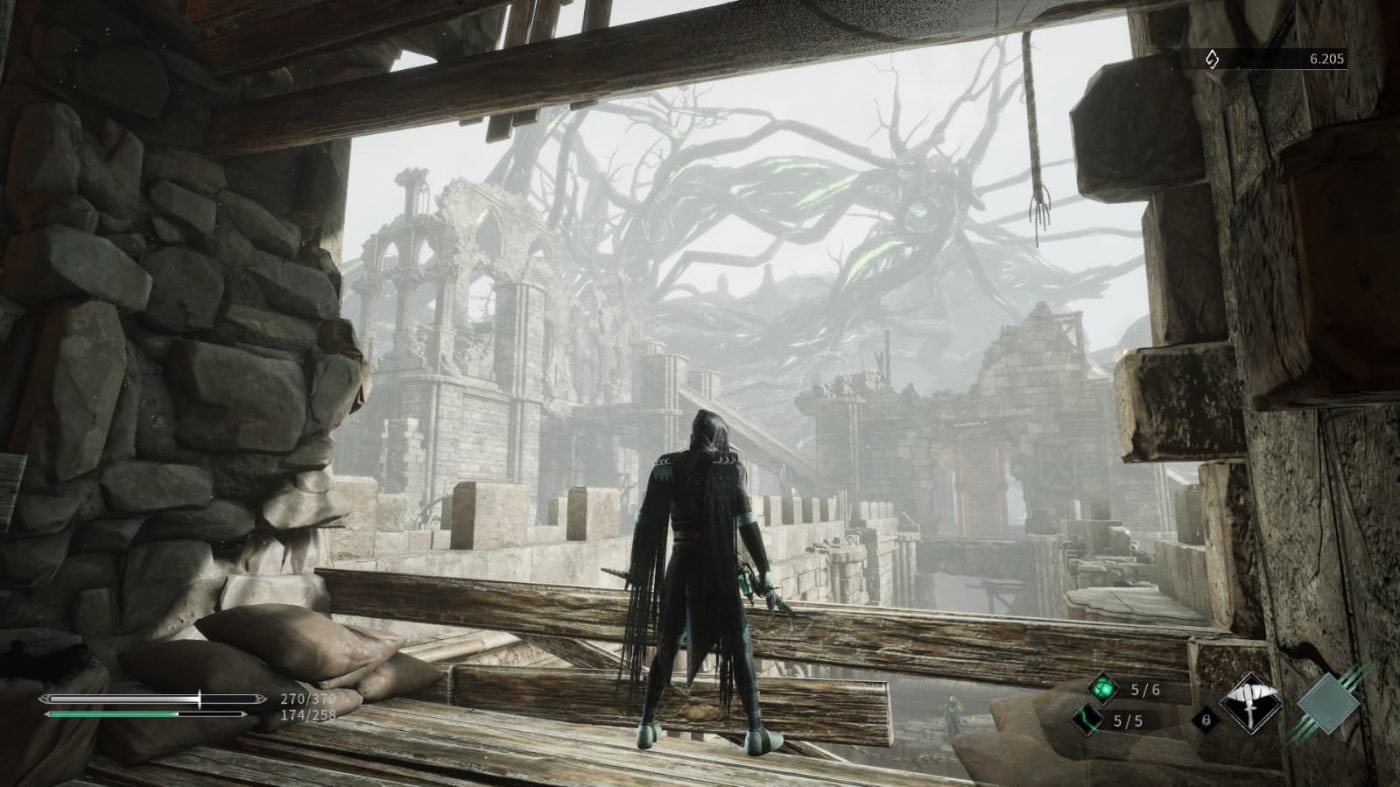Select the grey diamond ability slot
1400x787 pixels.
[x=1328, y=704]
